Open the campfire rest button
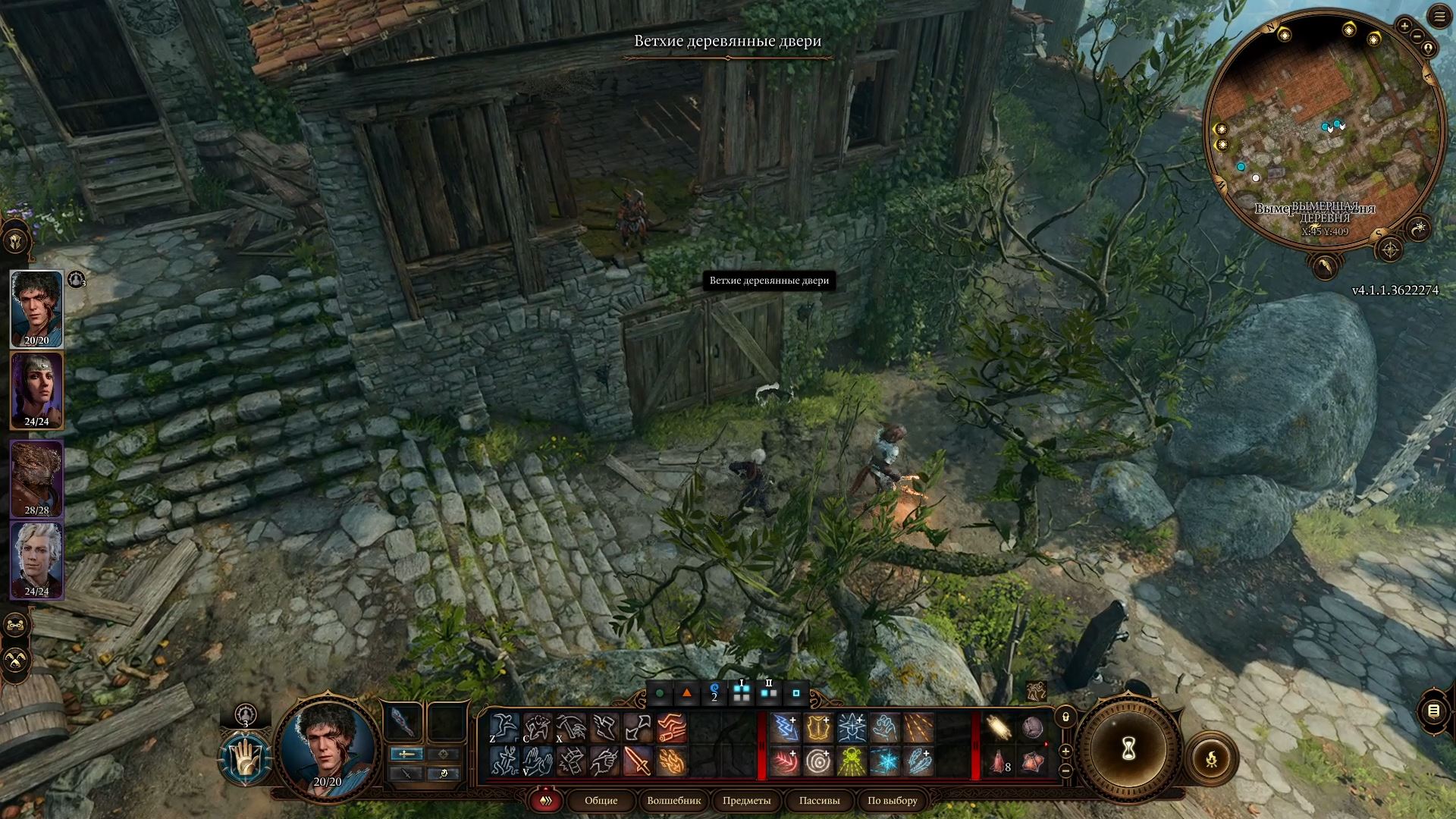 pyautogui.click(x=1211, y=758)
